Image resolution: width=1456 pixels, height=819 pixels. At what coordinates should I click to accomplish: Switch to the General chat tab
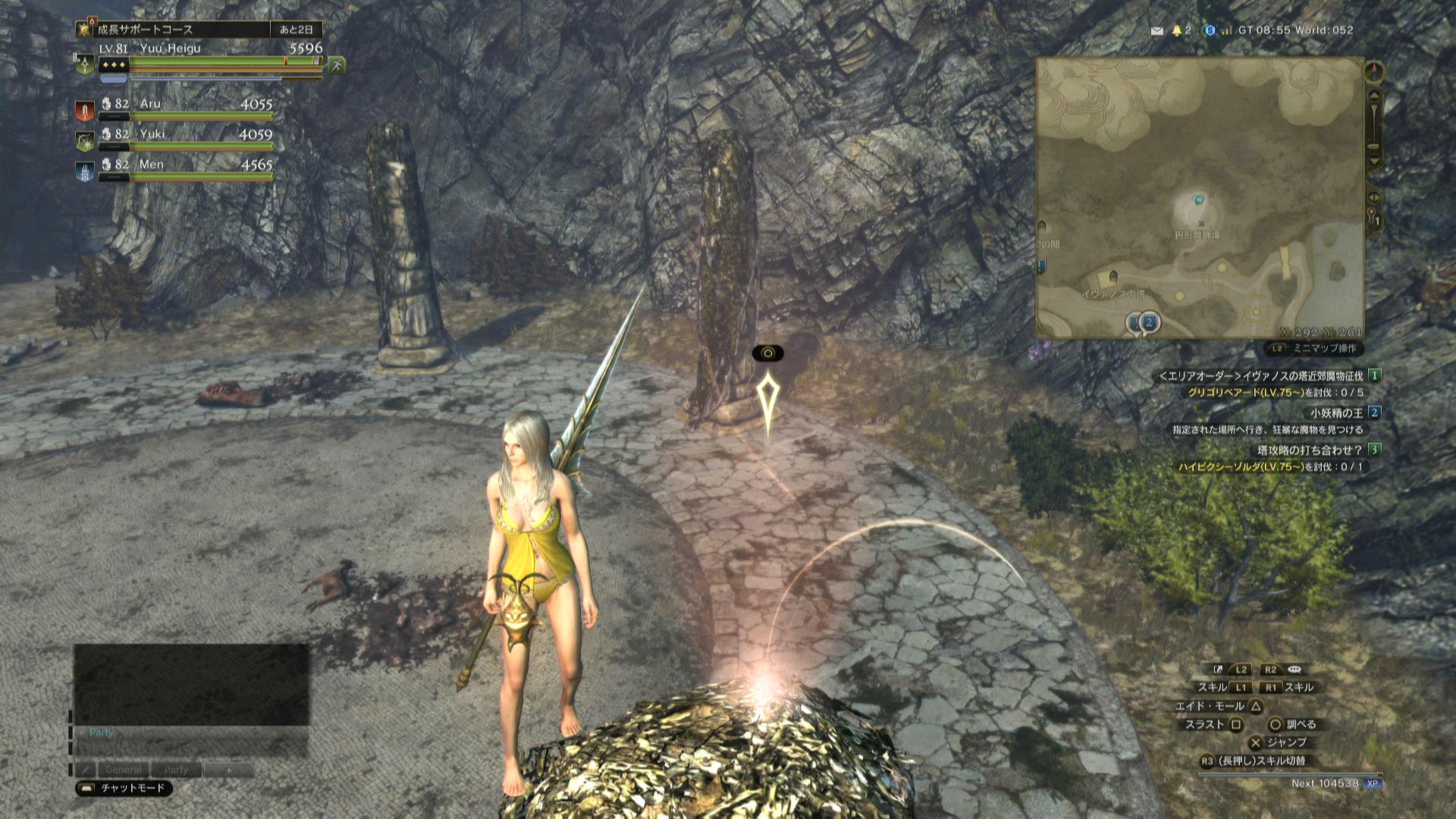click(x=123, y=770)
